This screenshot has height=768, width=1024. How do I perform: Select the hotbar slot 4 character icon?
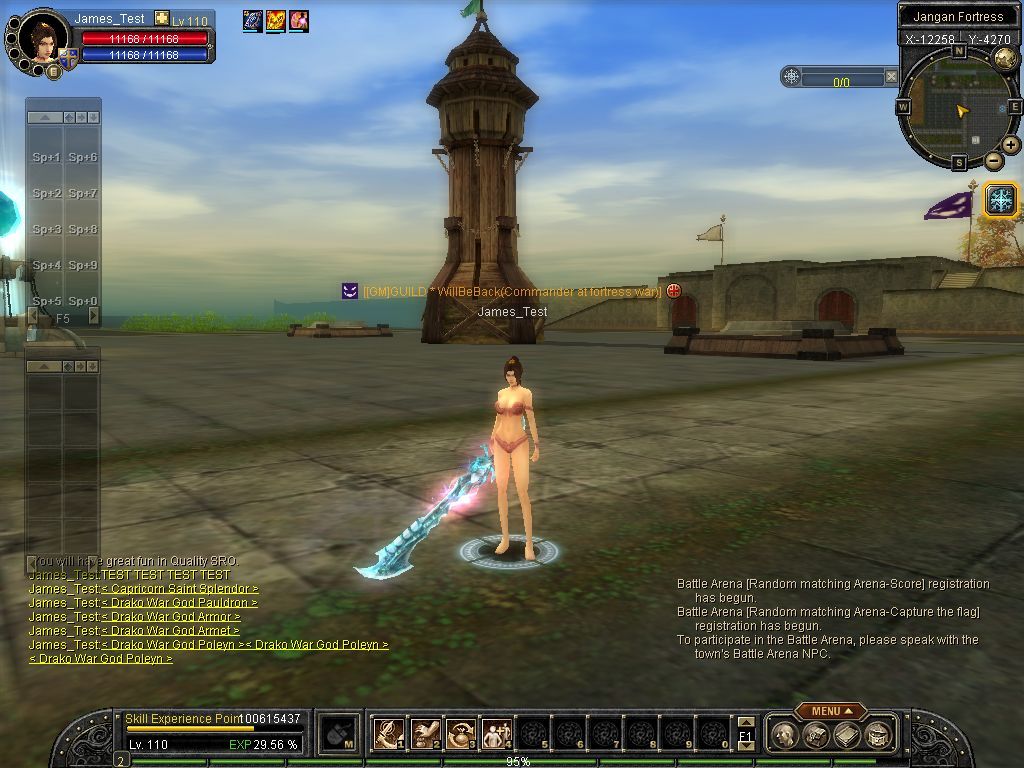(x=496, y=733)
